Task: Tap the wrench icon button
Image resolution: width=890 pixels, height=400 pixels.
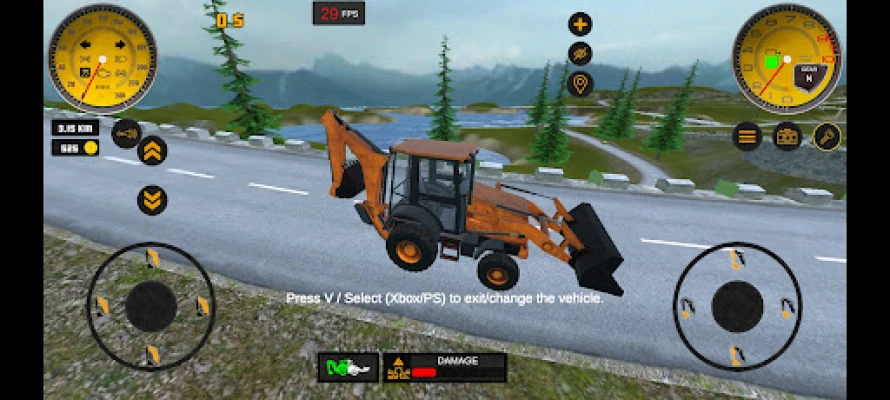Action: [827, 136]
